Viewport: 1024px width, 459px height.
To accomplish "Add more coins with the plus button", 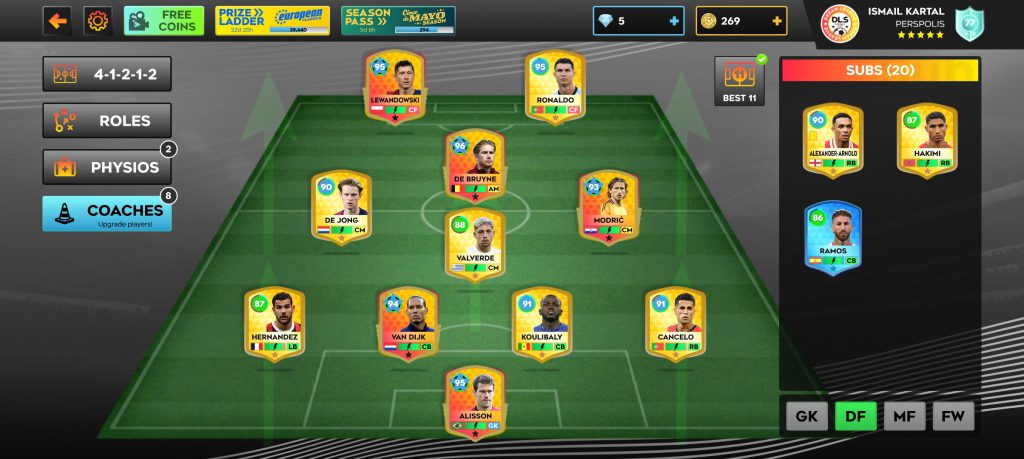I will tap(776, 20).
